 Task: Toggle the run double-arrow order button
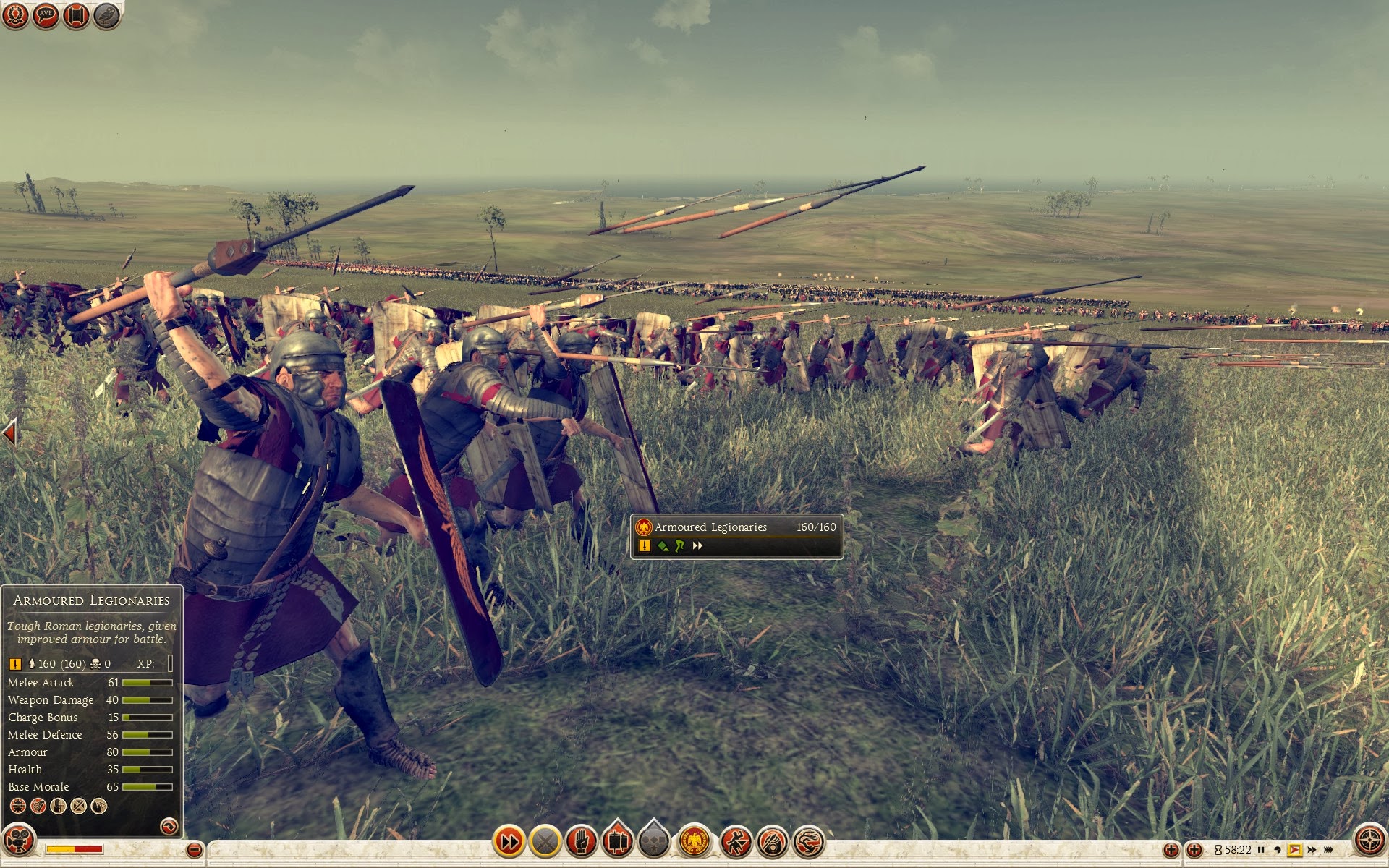[509, 841]
